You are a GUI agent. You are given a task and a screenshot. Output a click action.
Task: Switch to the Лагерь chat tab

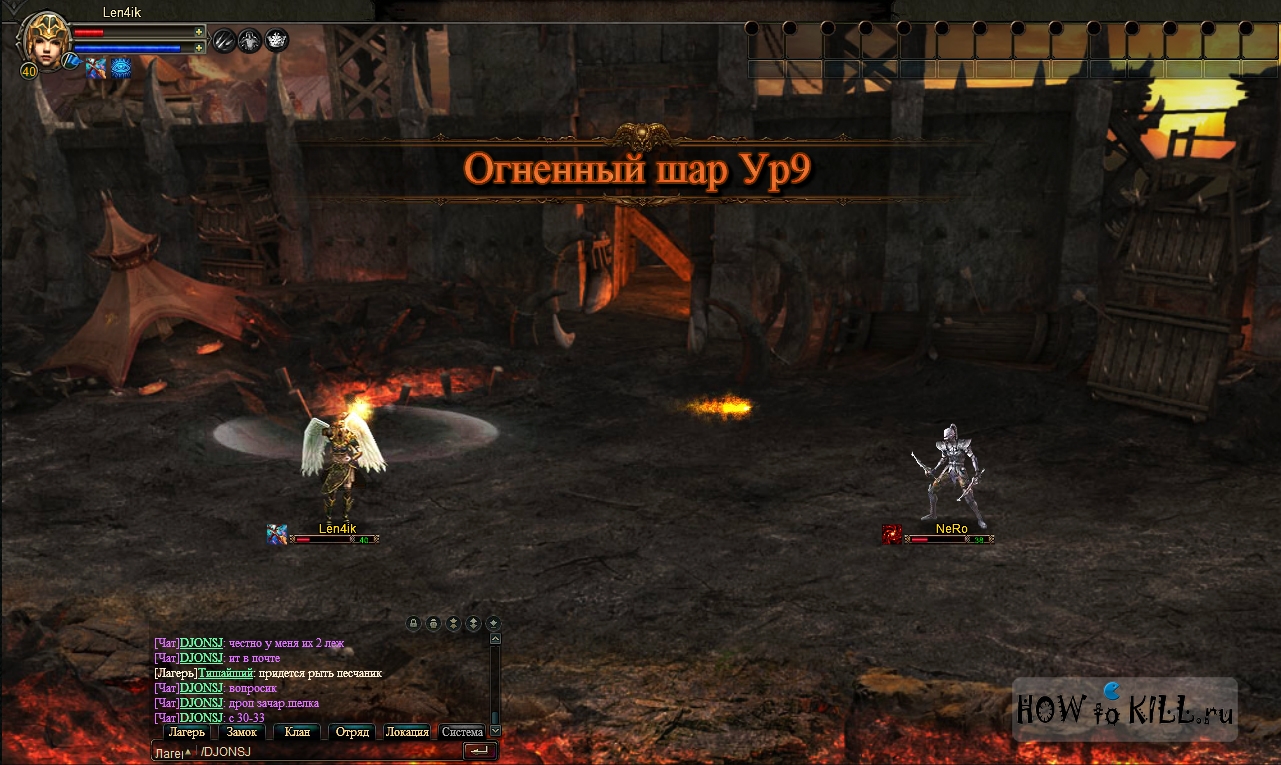coord(186,732)
